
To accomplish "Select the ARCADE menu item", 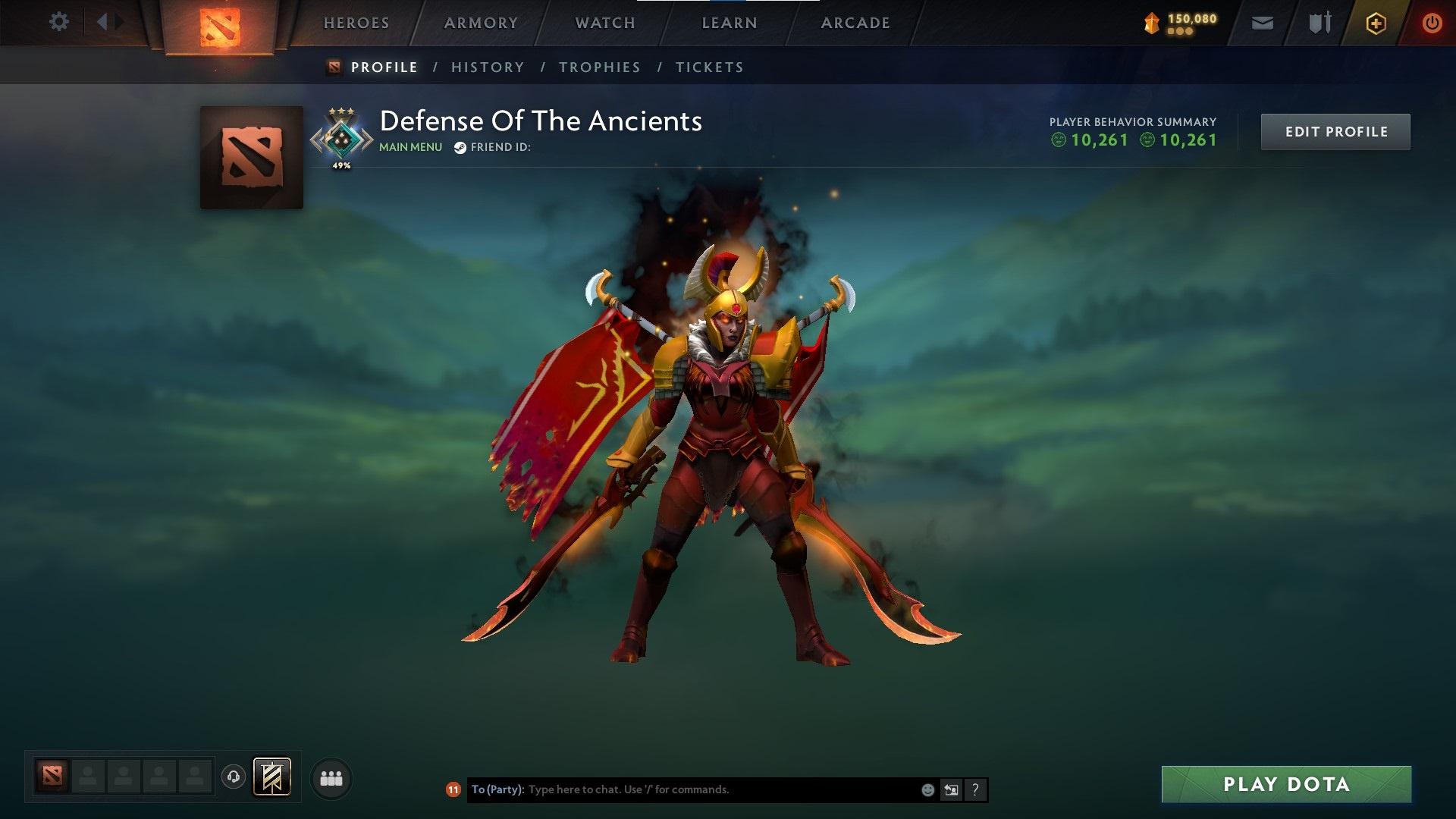I will [x=855, y=23].
